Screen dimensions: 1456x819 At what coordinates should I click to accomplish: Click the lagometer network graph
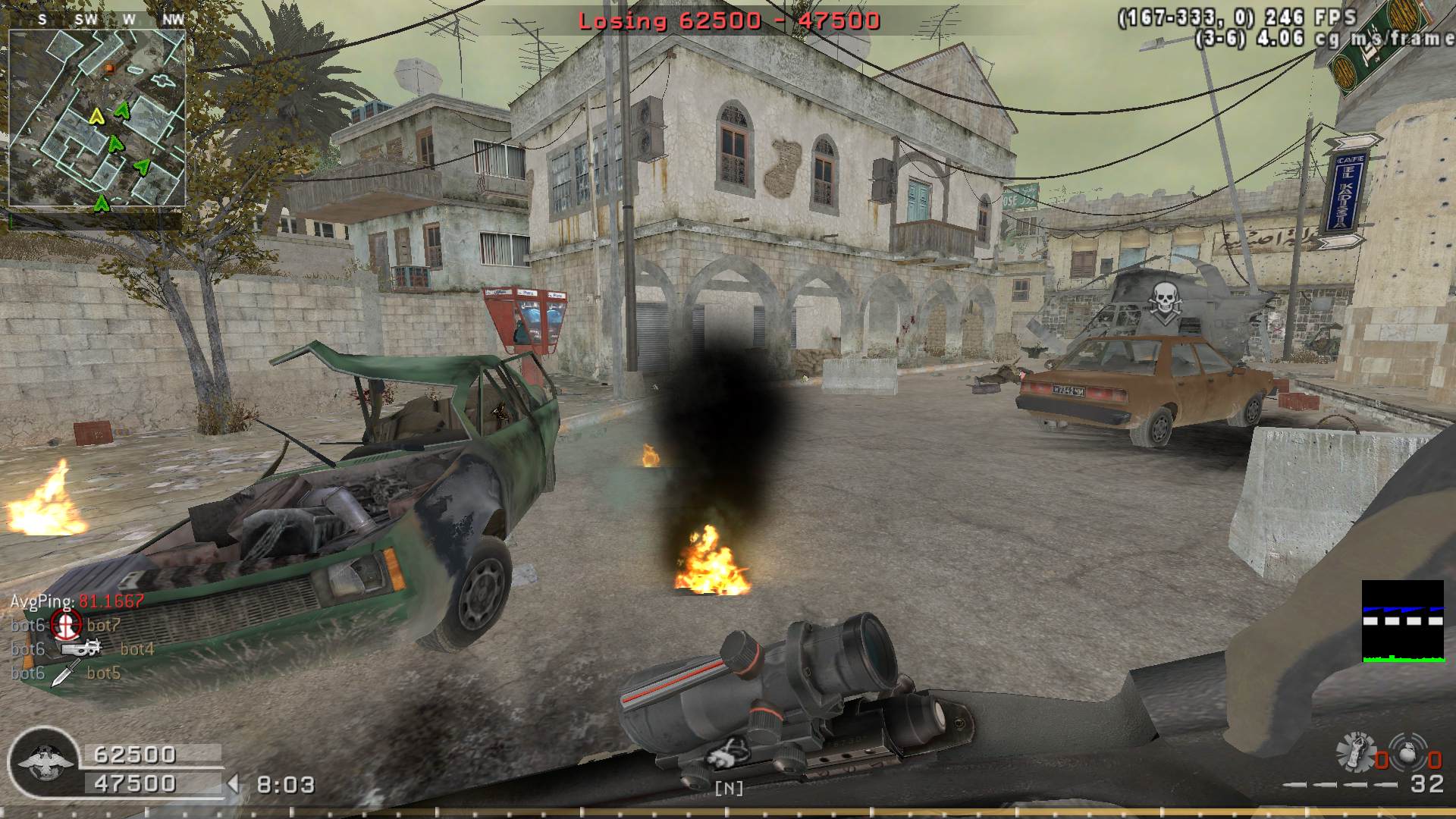coord(1402,621)
